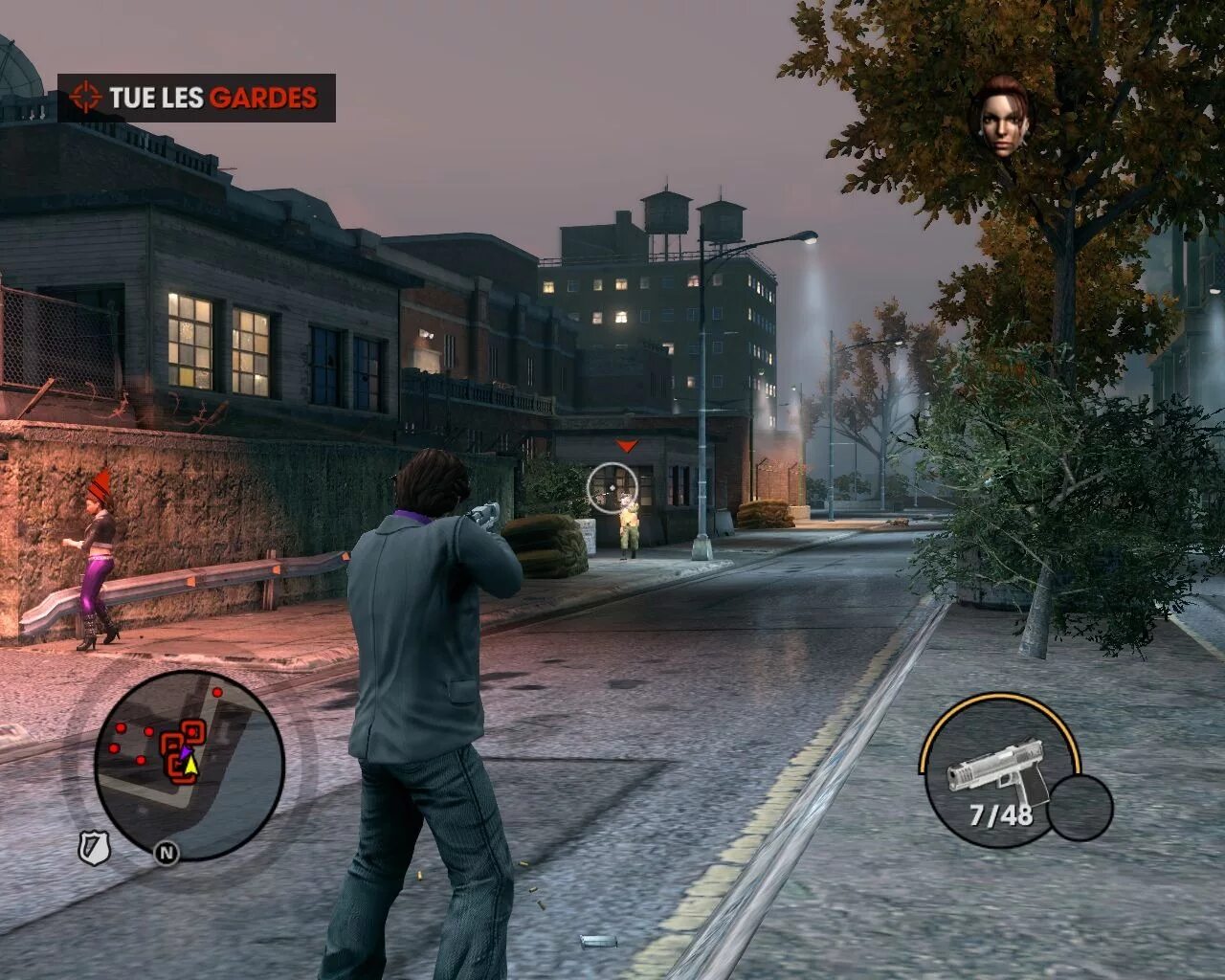The width and height of the screenshot is (1225, 980).
Task: Open the circular minimap
Action: pos(189,764)
